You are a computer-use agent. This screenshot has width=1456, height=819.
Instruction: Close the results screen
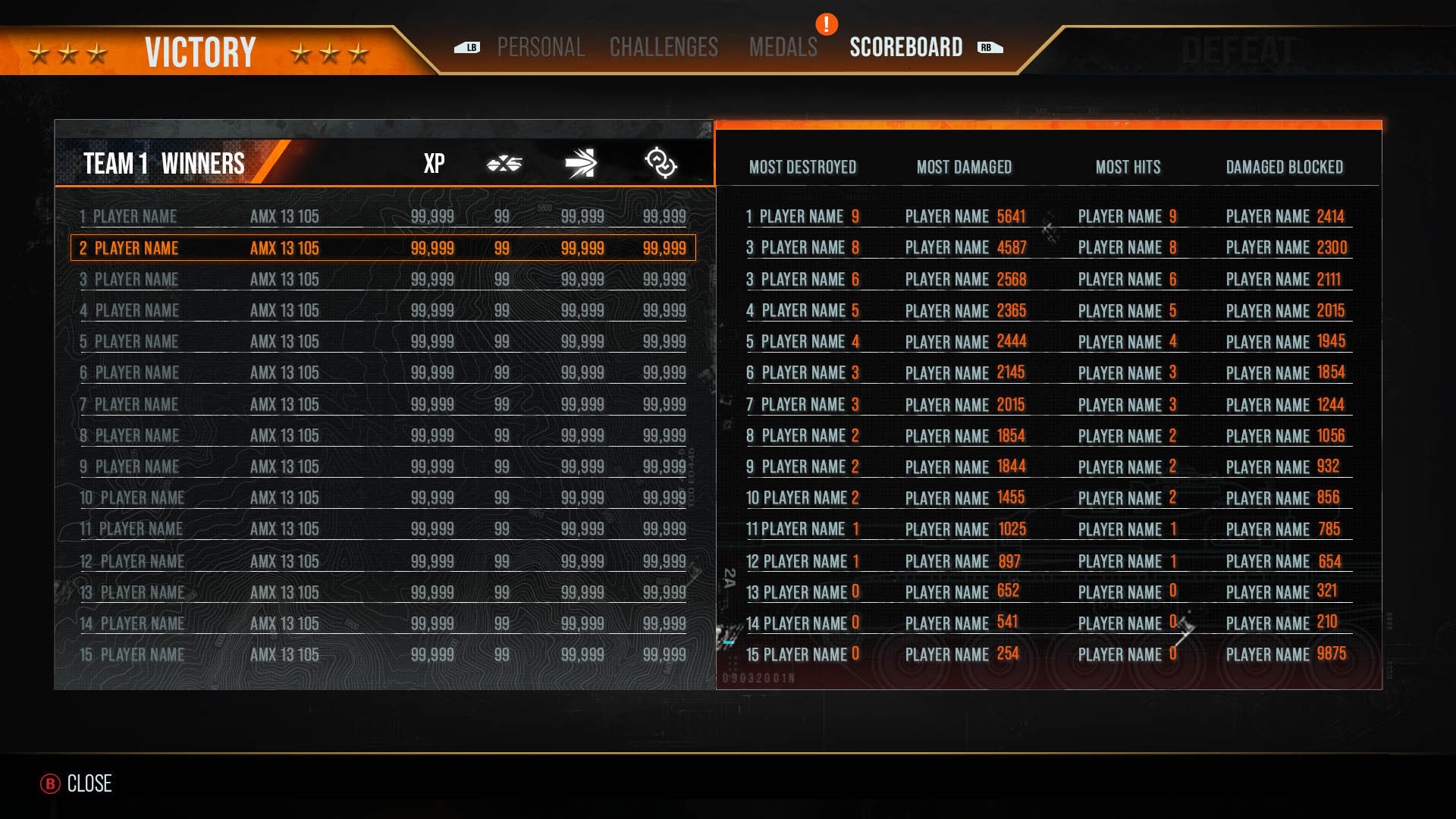pos(77,783)
